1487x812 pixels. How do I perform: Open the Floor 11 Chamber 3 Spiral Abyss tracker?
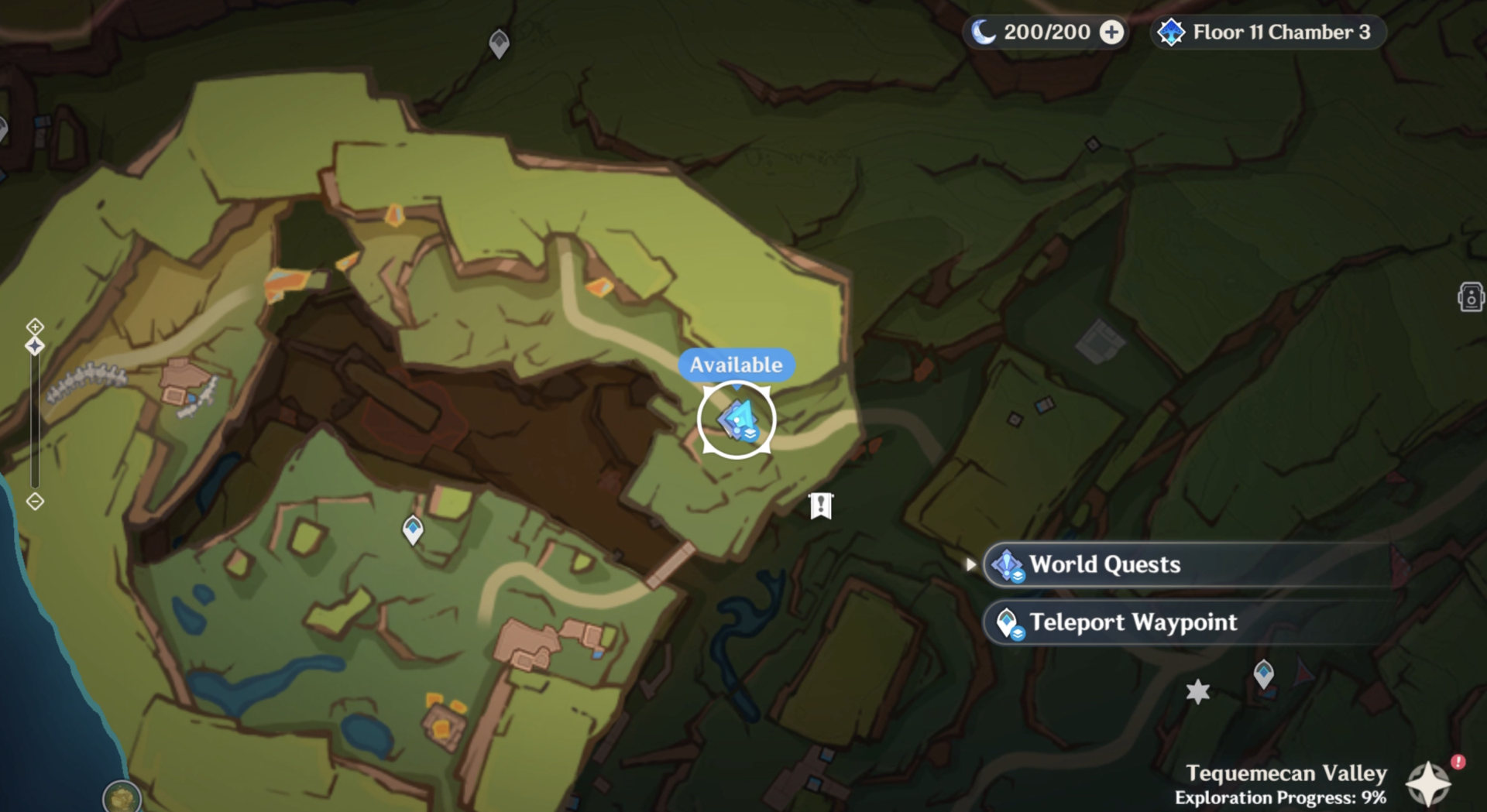[1267, 33]
